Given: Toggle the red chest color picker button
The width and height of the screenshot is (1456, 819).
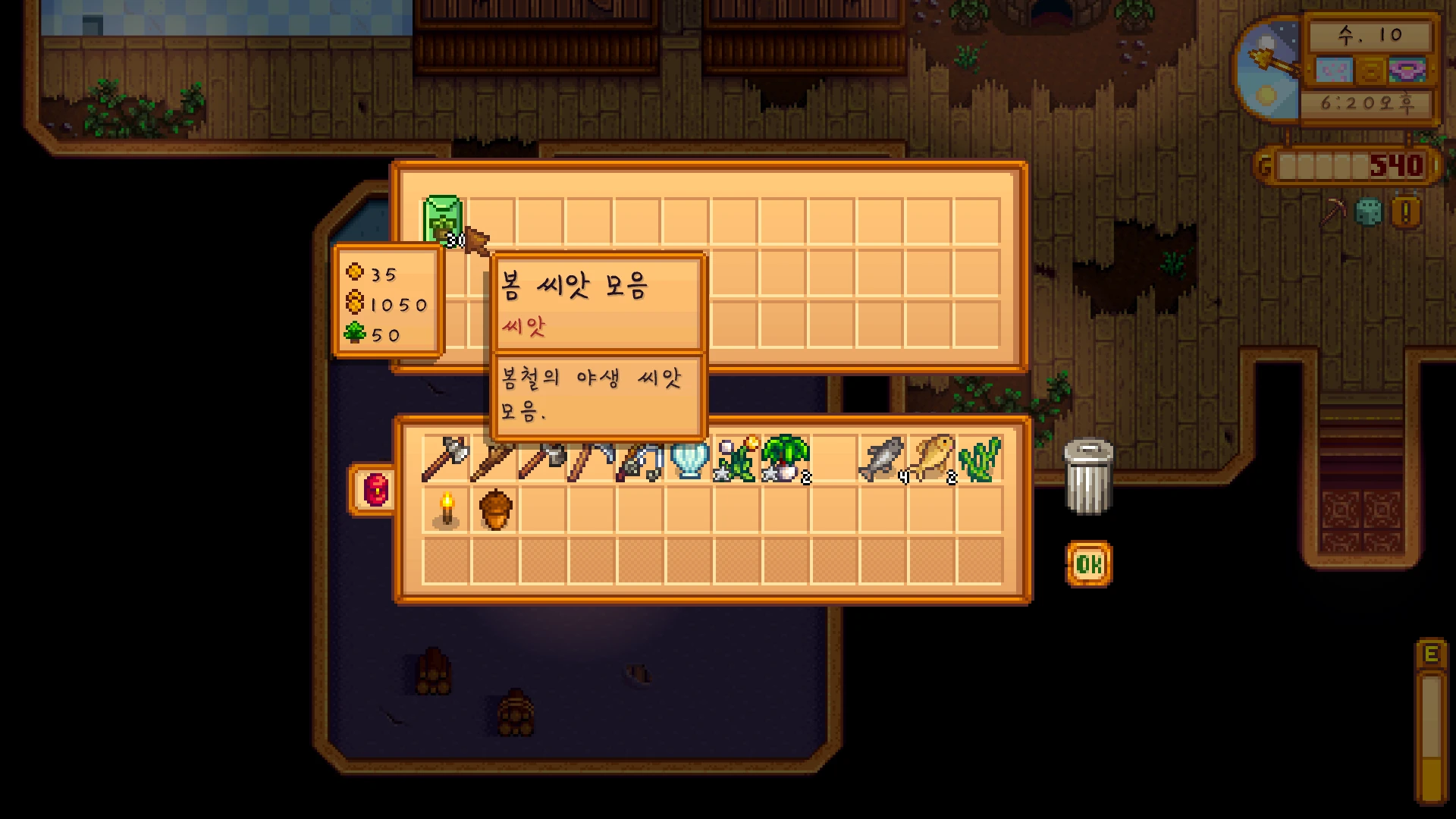Looking at the screenshot, I should [375, 489].
